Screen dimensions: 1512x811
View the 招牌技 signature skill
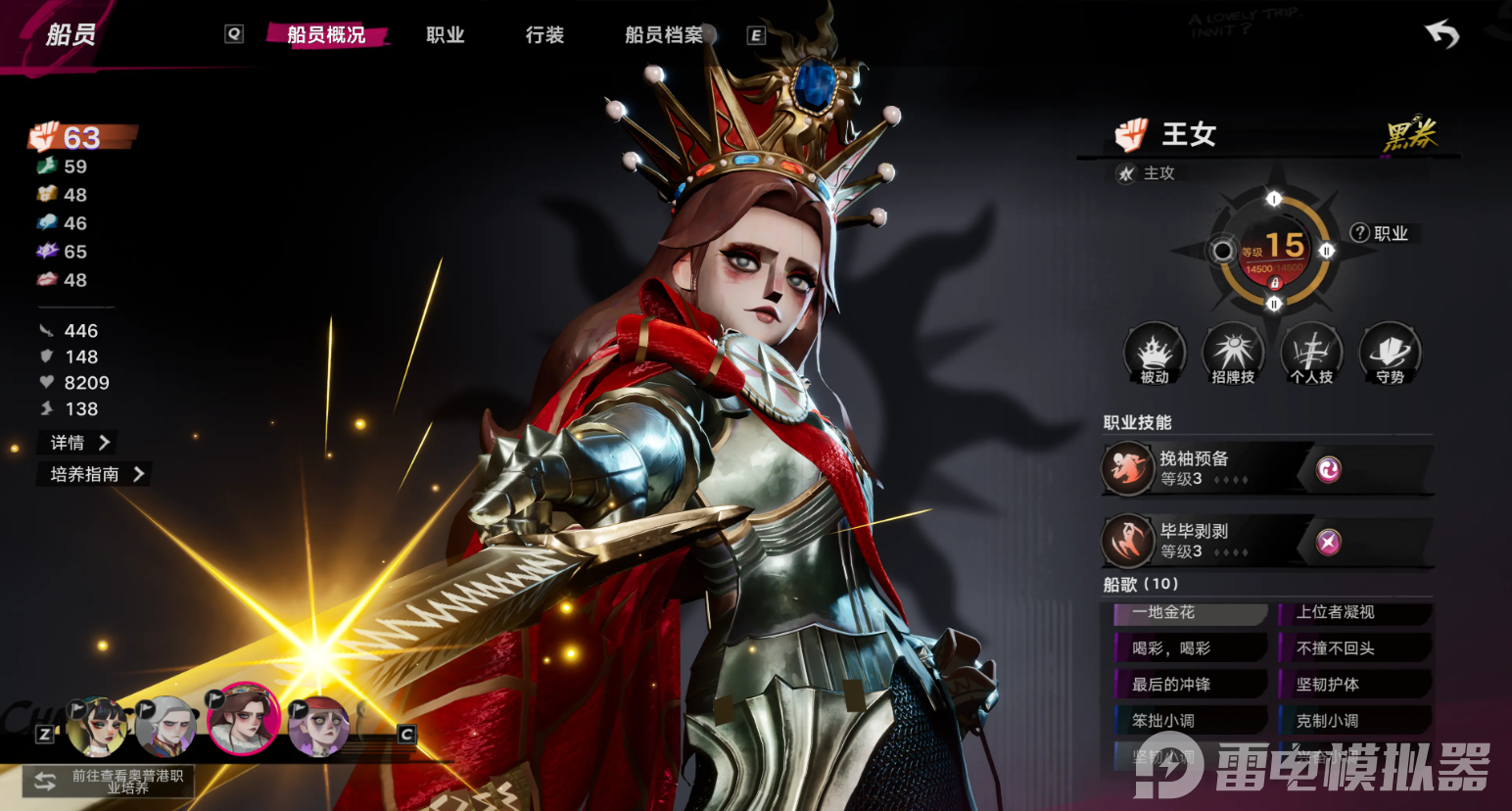(1233, 354)
